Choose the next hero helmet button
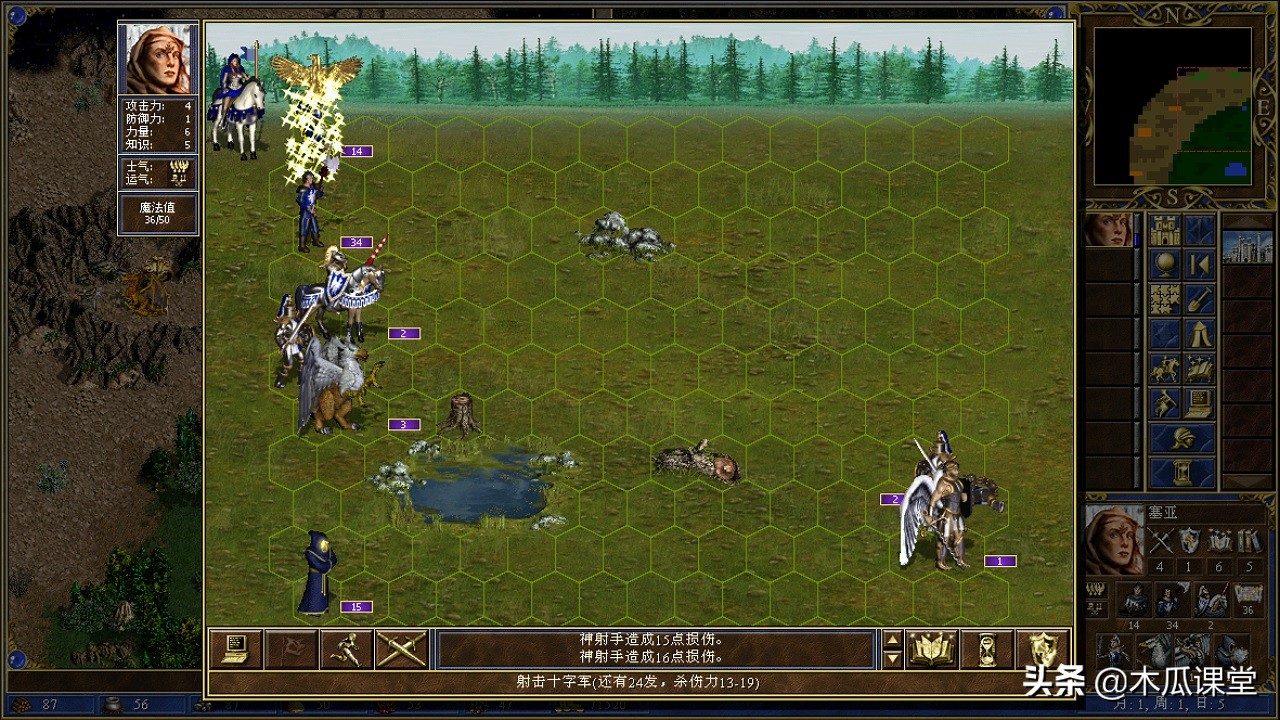Viewport: 1280px width, 720px height. (x=1183, y=437)
